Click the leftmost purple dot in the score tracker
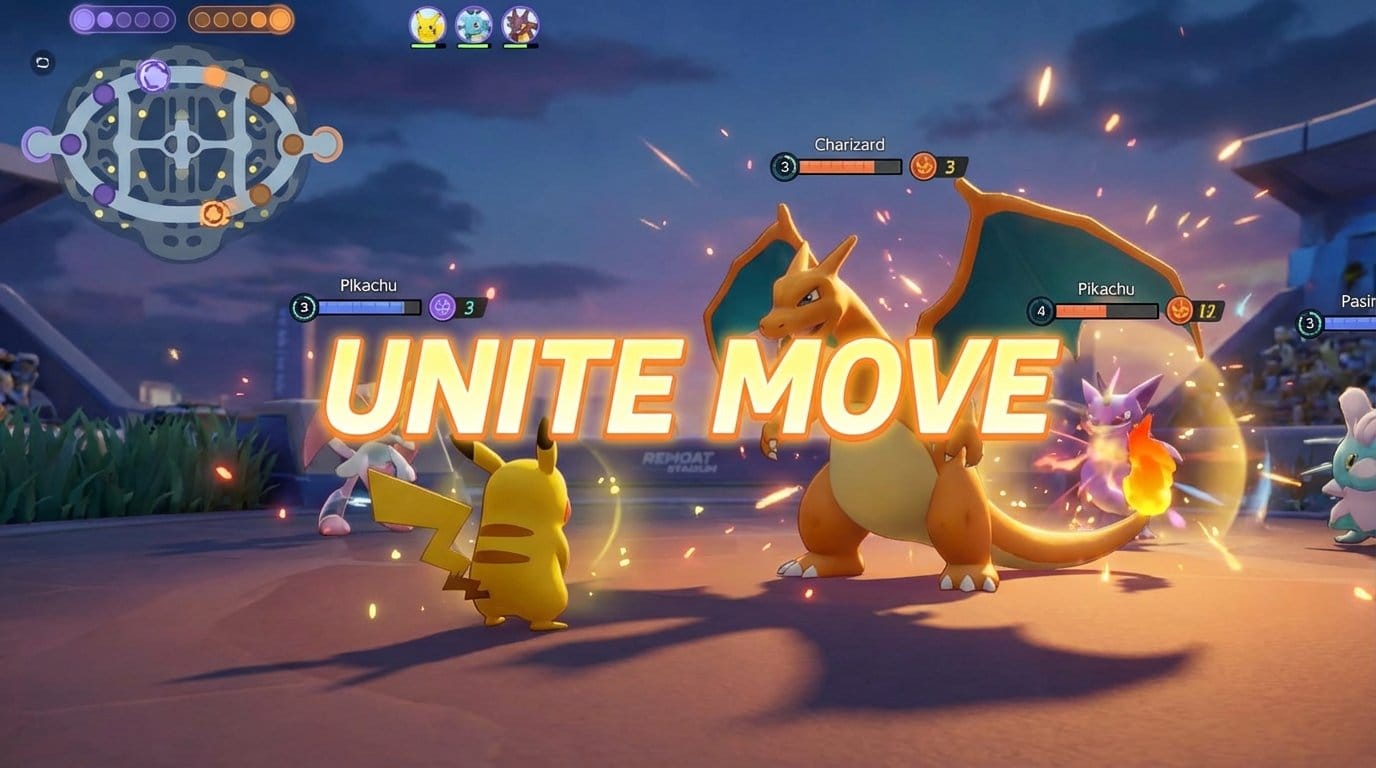1376x768 pixels. pyautogui.click(x=85, y=18)
